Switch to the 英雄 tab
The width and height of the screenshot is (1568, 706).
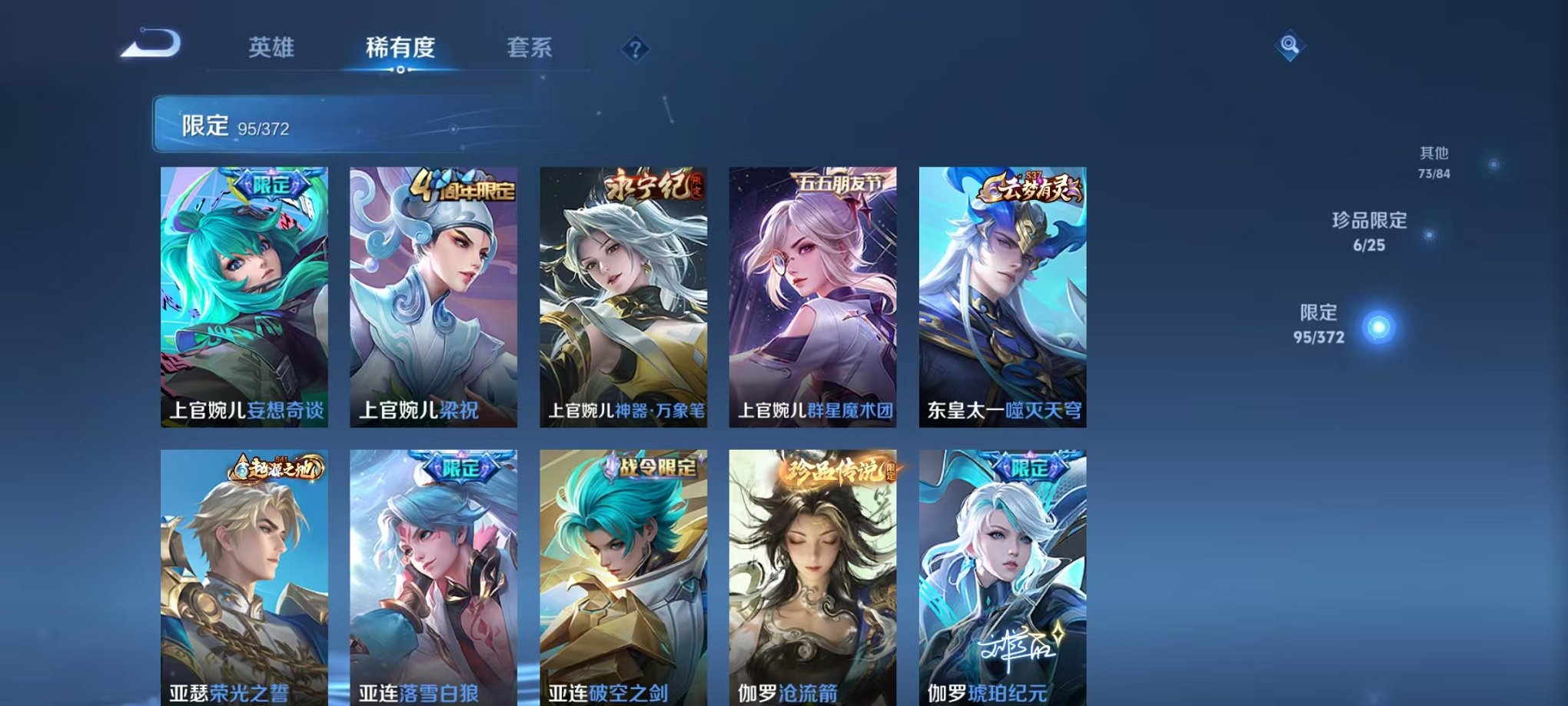(x=273, y=46)
